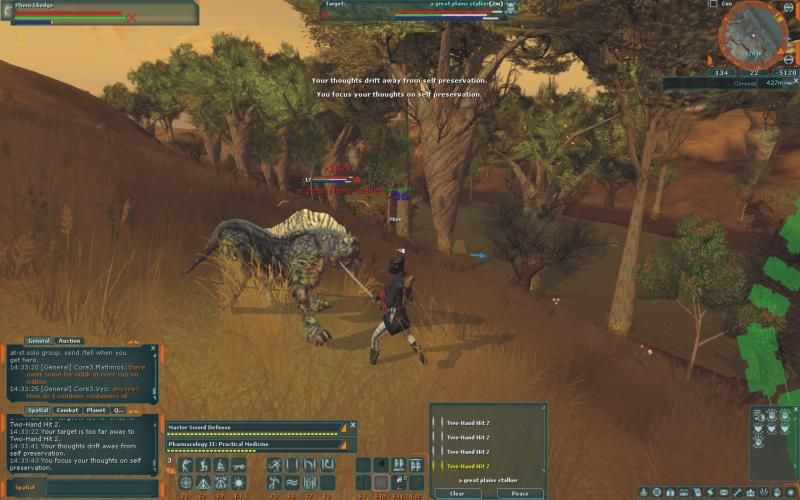The height and width of the screenshot is (500, 800).
Task: Close the bottom-right status icons panel
Action: coord(794,409)
